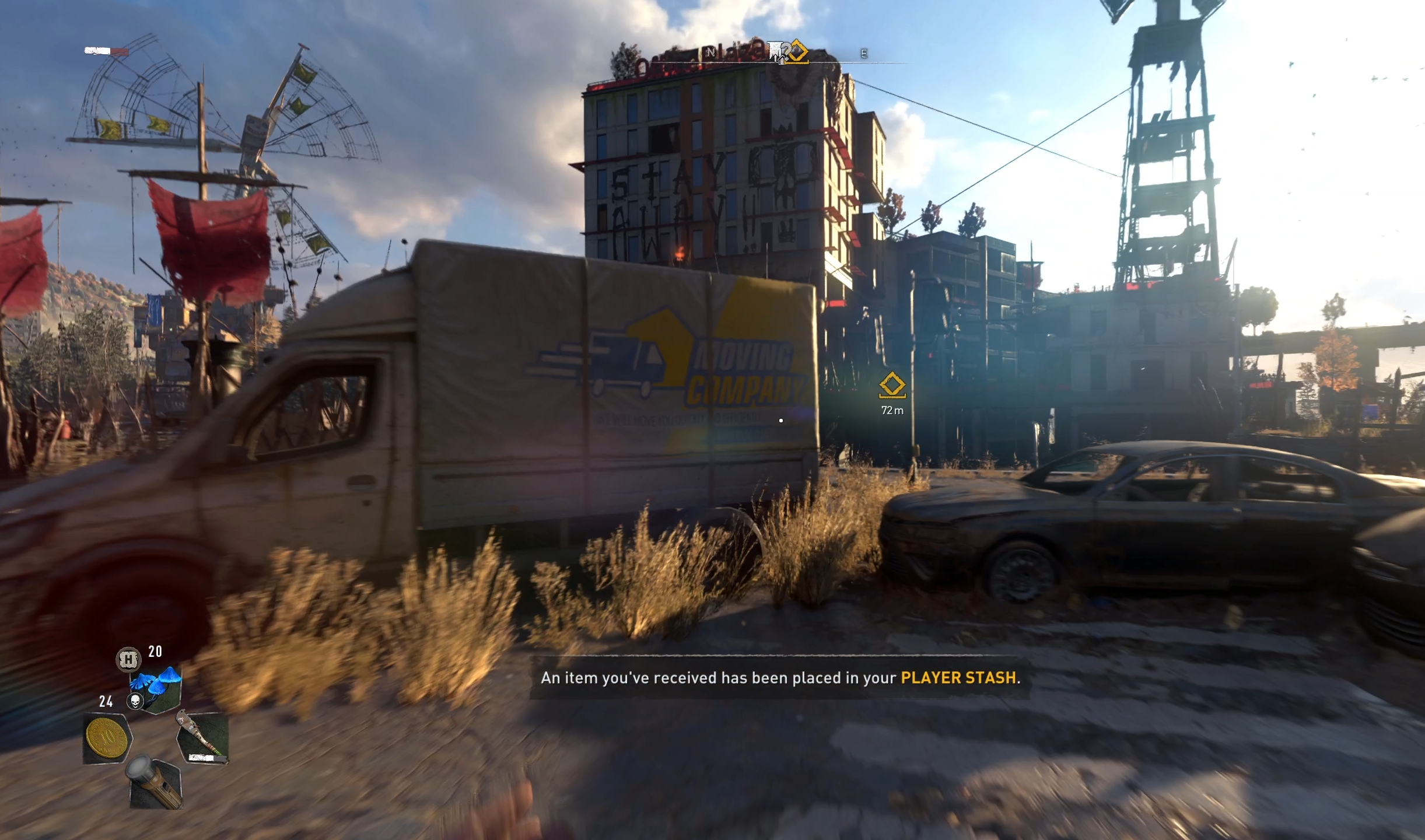Viewport: 1425px width, 840px height.
Task: Click the white crosshair dot at screen center
Action: click(x=781, y=419)
